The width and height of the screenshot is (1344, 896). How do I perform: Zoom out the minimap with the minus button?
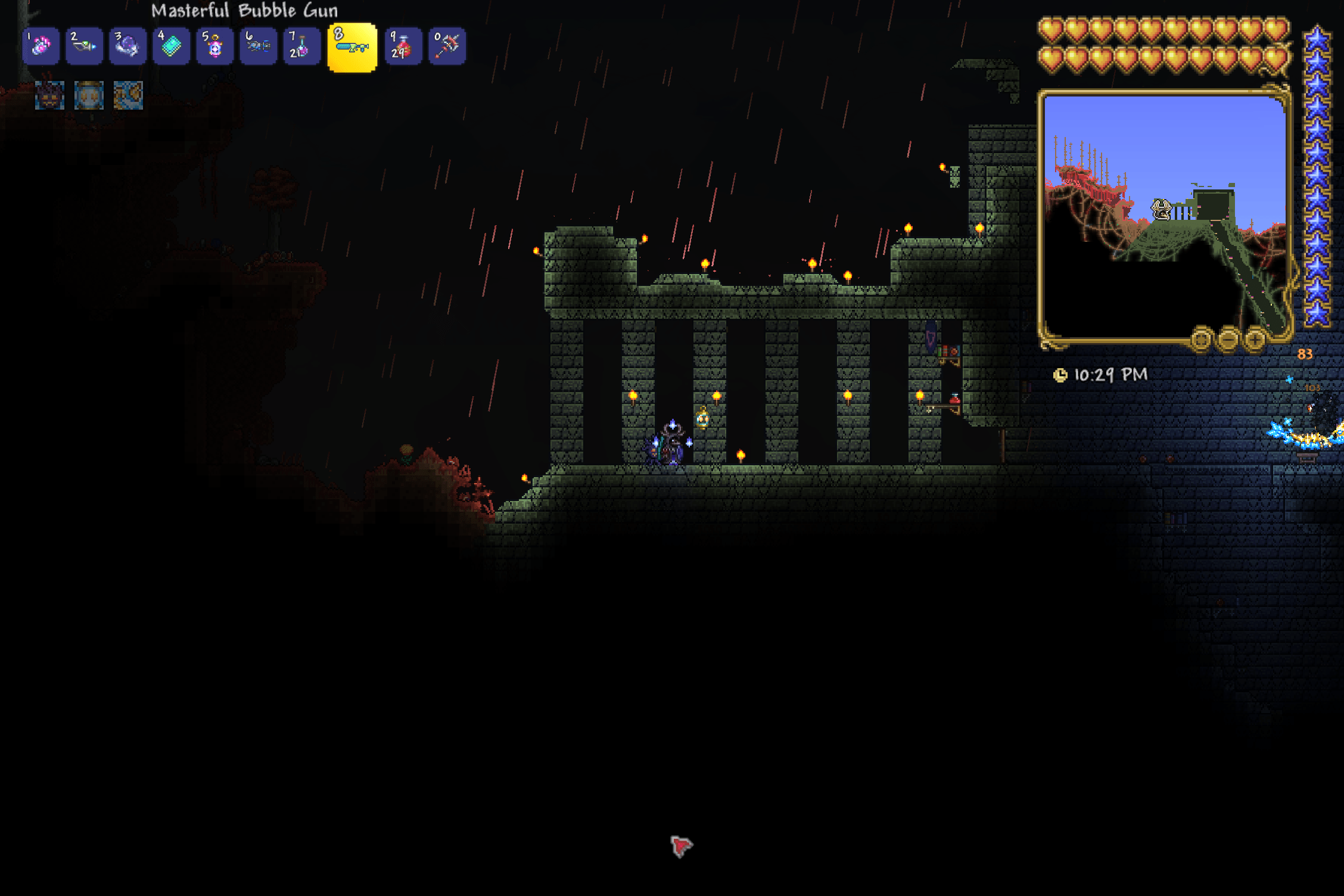1228,341
